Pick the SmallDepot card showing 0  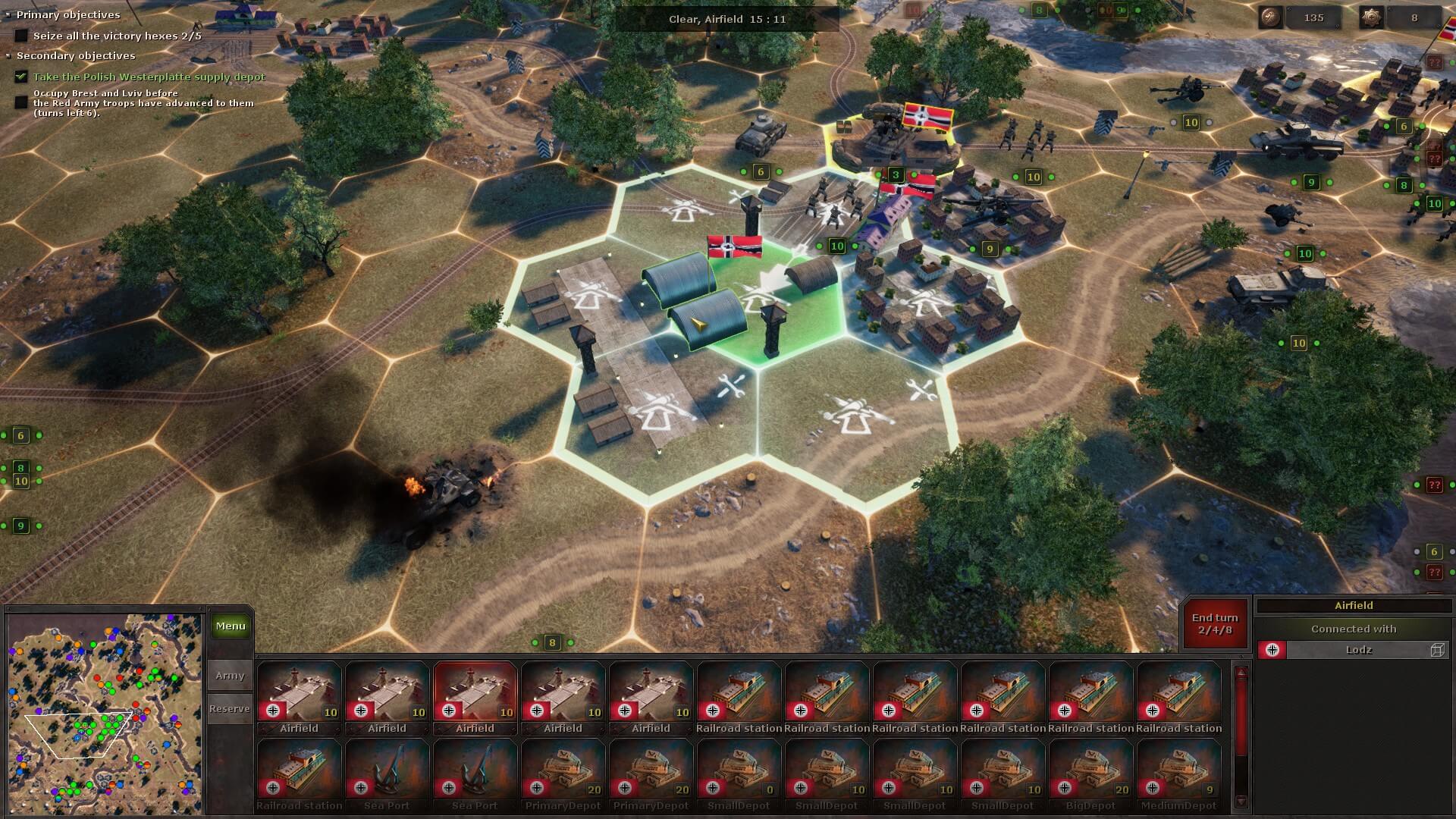739,774
